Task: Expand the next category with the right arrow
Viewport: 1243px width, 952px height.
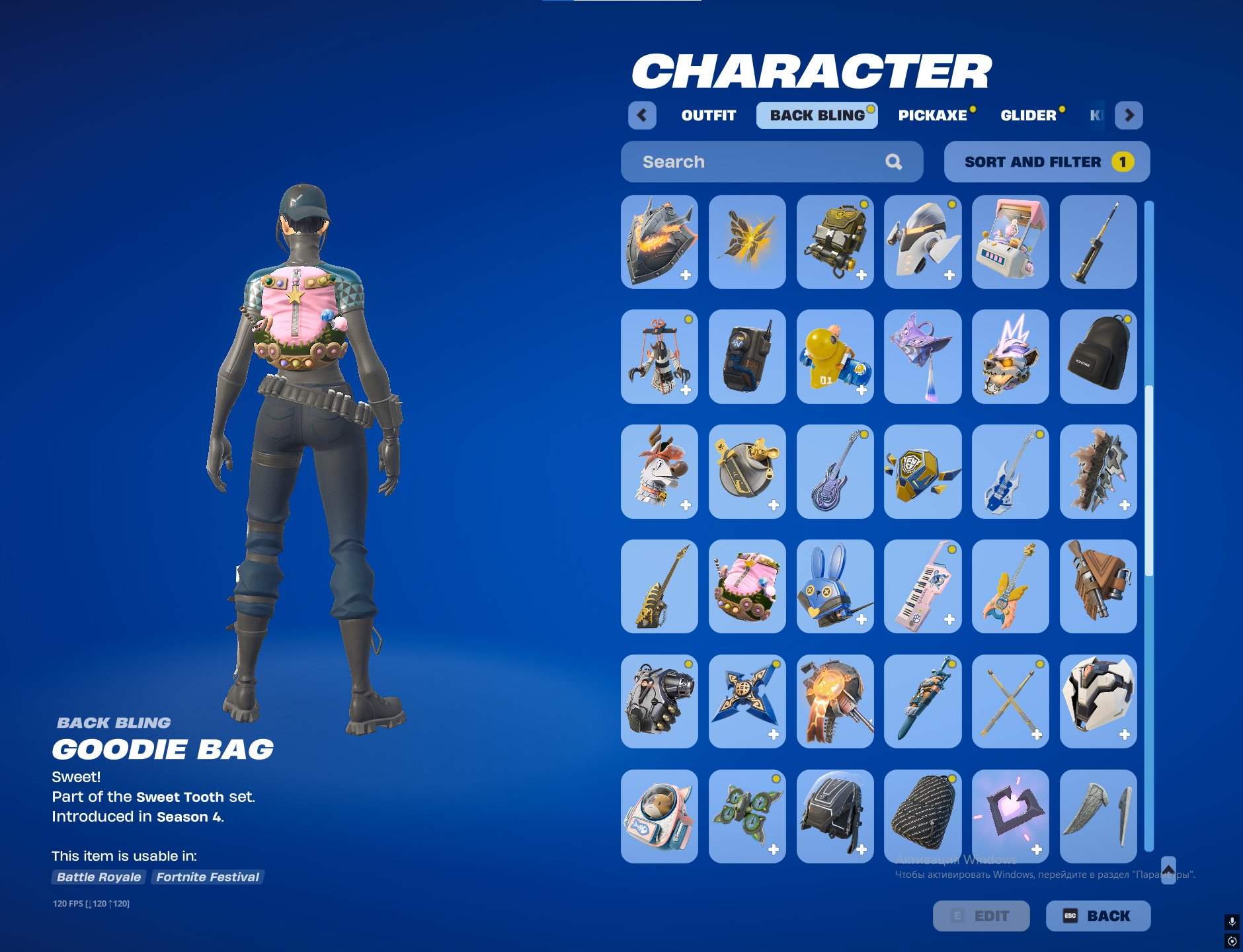Action: [x=1131, y=116]
